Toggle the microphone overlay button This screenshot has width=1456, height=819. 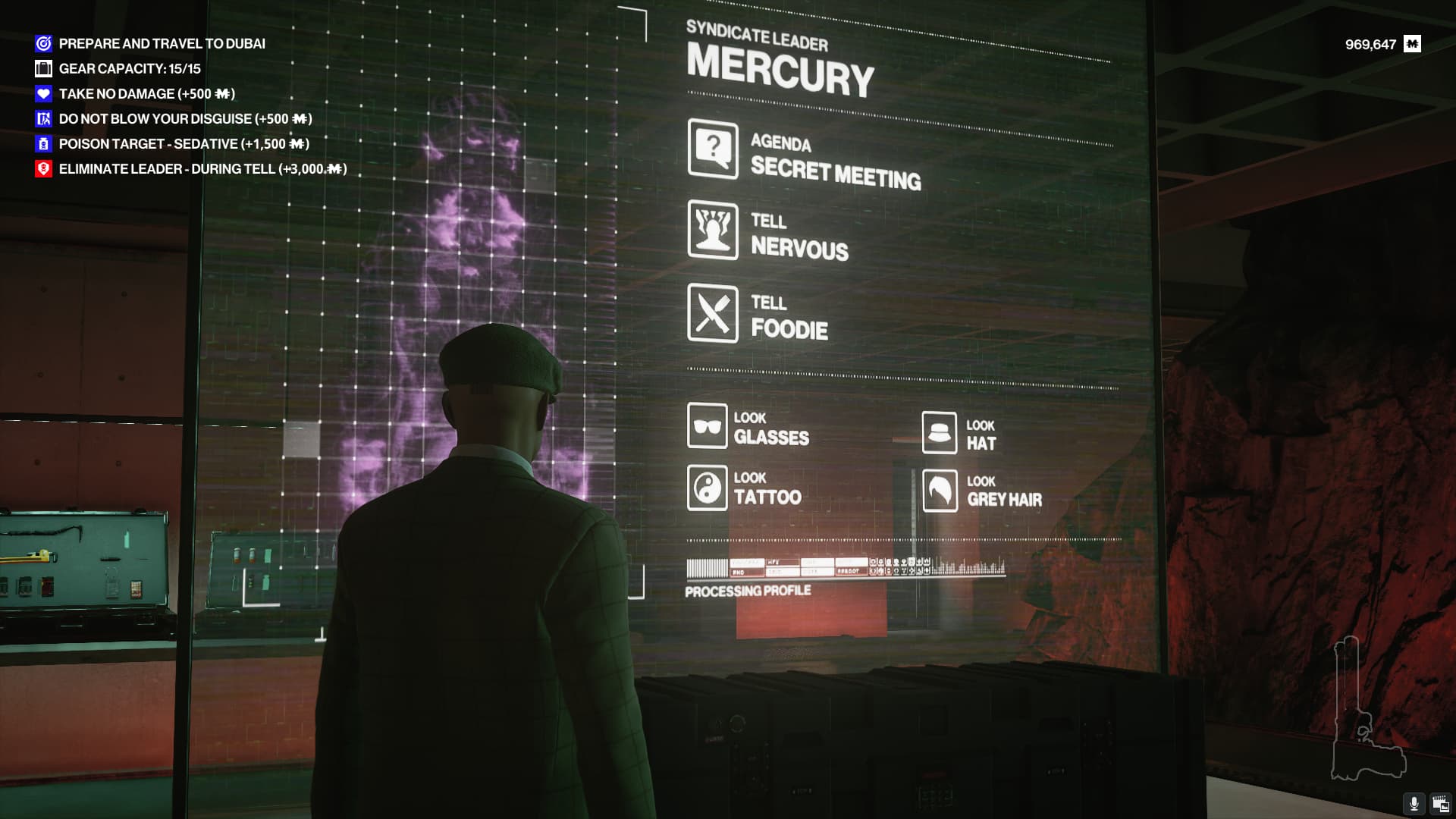click(x=1414, y=804)
